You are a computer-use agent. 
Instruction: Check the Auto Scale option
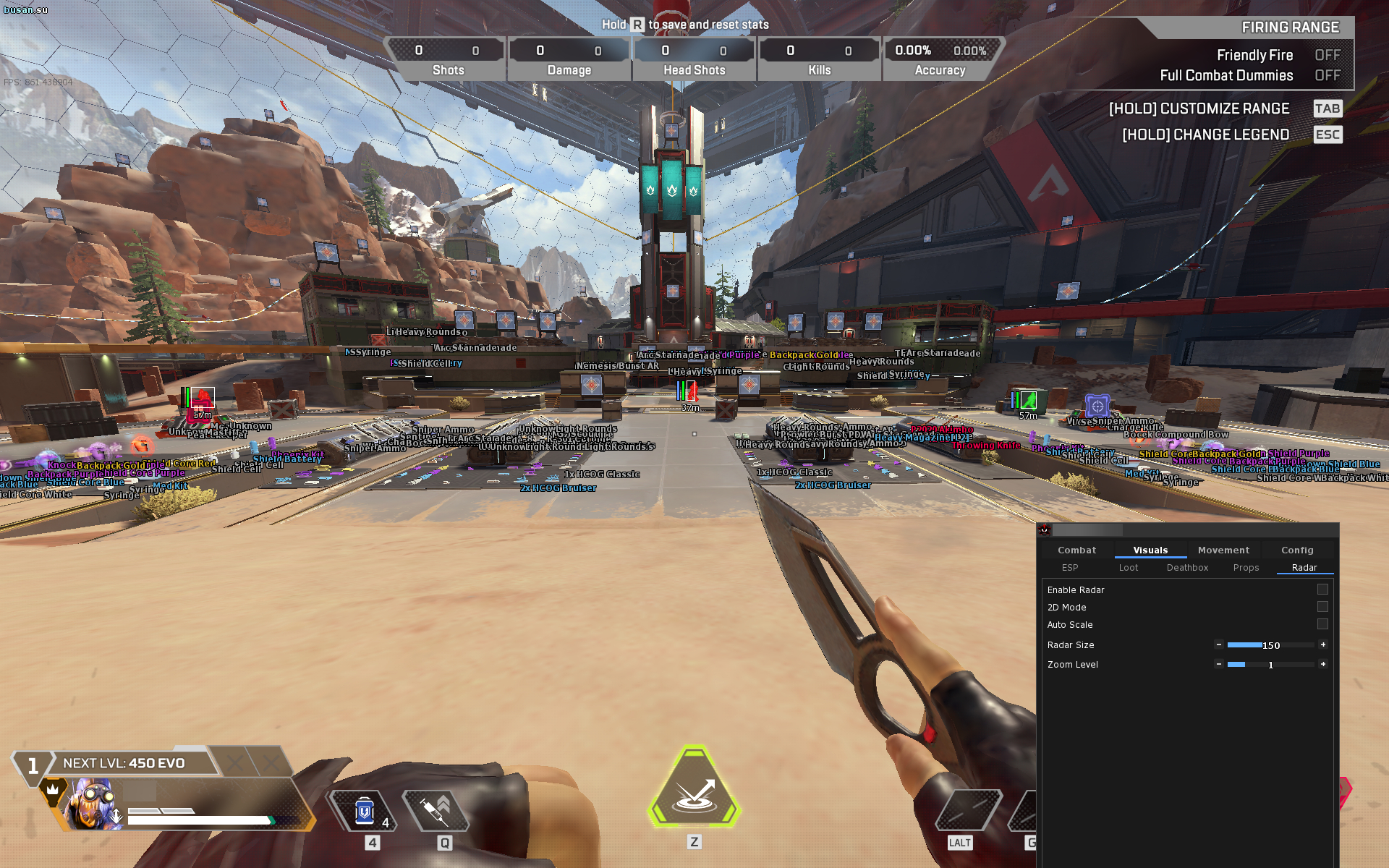click(x=1323, y=624)
